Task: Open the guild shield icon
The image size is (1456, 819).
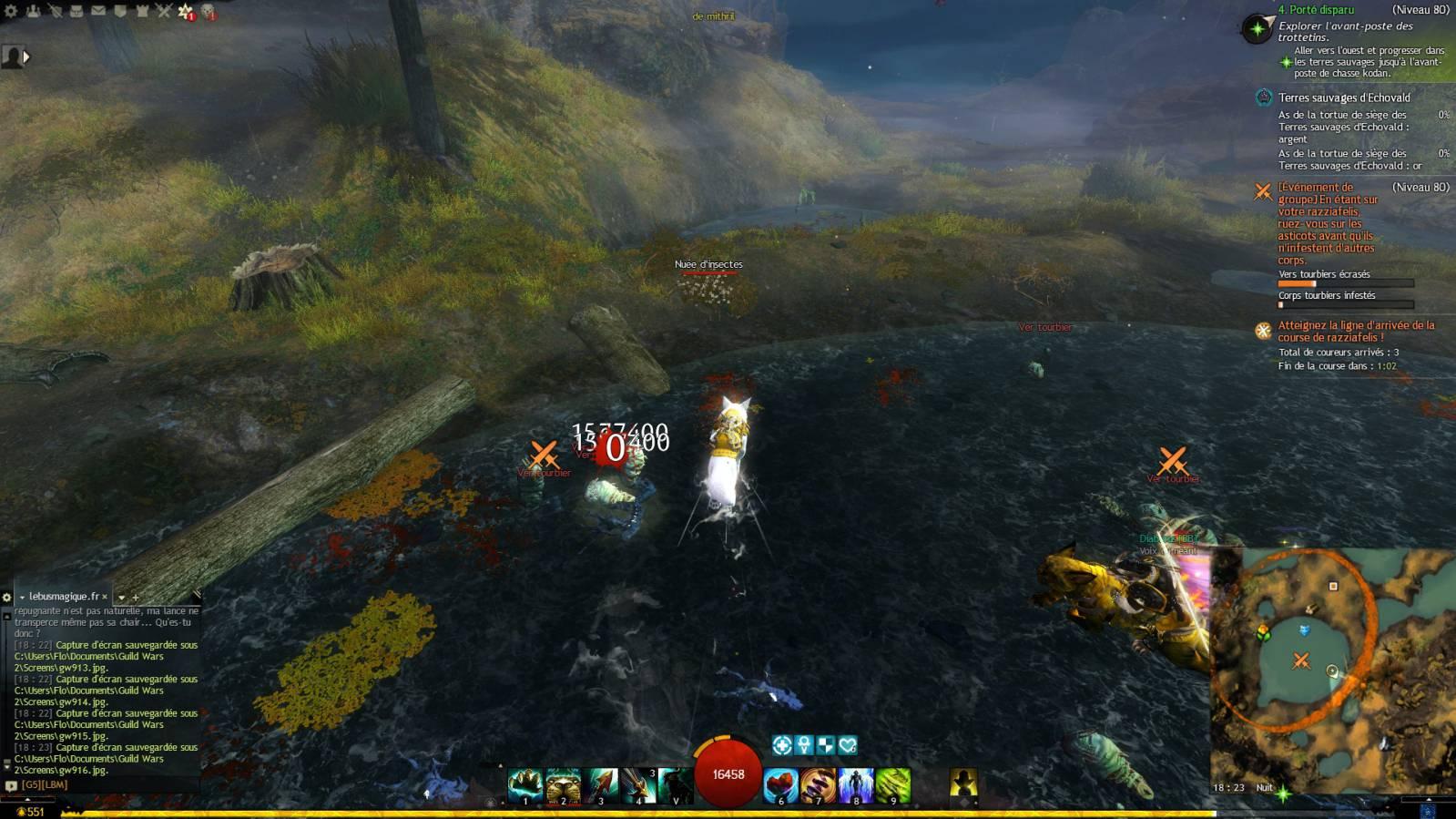Action: coord(120,11)
